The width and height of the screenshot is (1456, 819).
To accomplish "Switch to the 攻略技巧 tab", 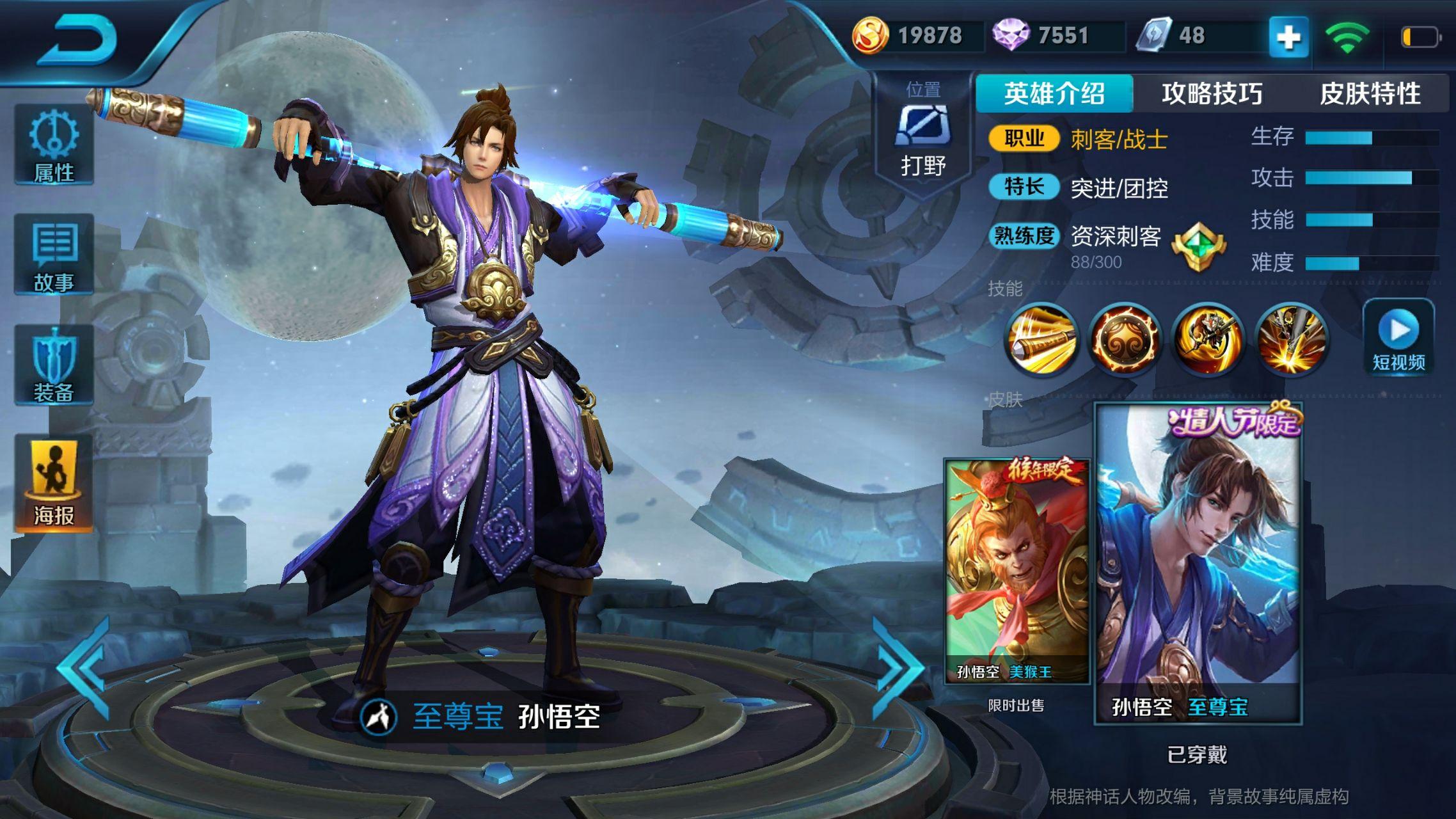I will pyautogui.click(x=1212, y=93).
